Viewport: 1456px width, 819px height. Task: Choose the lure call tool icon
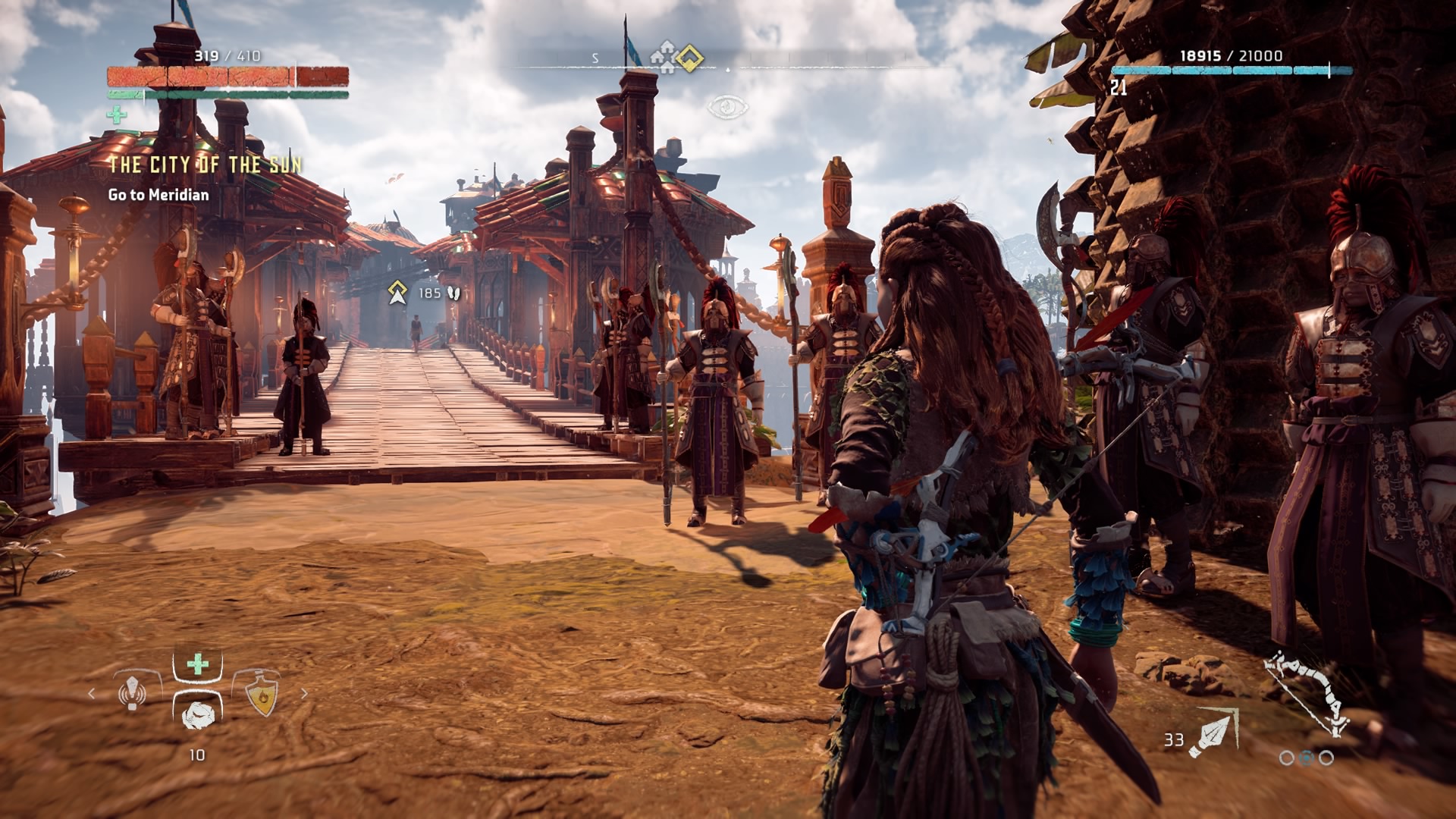pos(133,691)
